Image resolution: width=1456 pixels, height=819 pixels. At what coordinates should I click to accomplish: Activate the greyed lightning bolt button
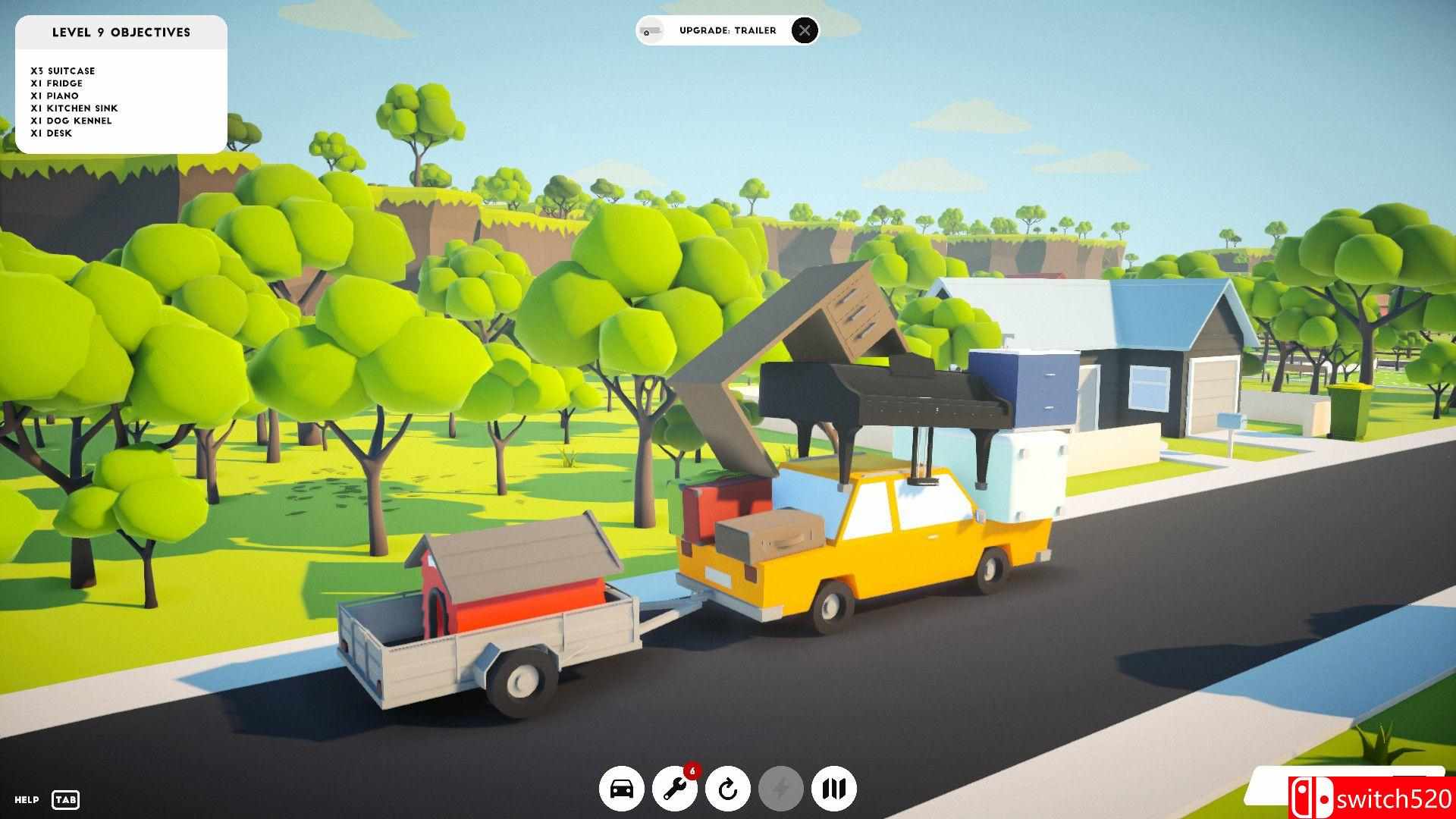point(781,789)
